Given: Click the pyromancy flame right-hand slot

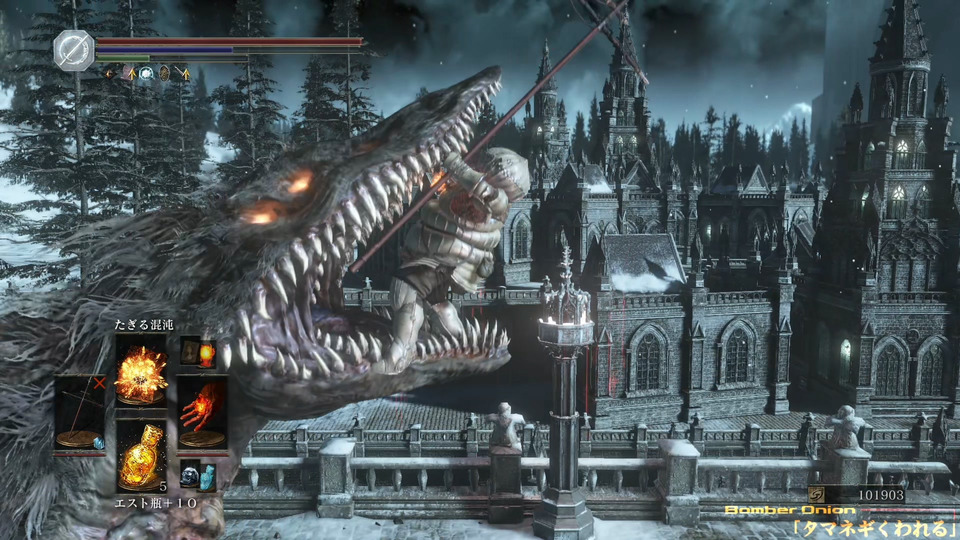Looking at the screenshot, I should tap(203, 410).
